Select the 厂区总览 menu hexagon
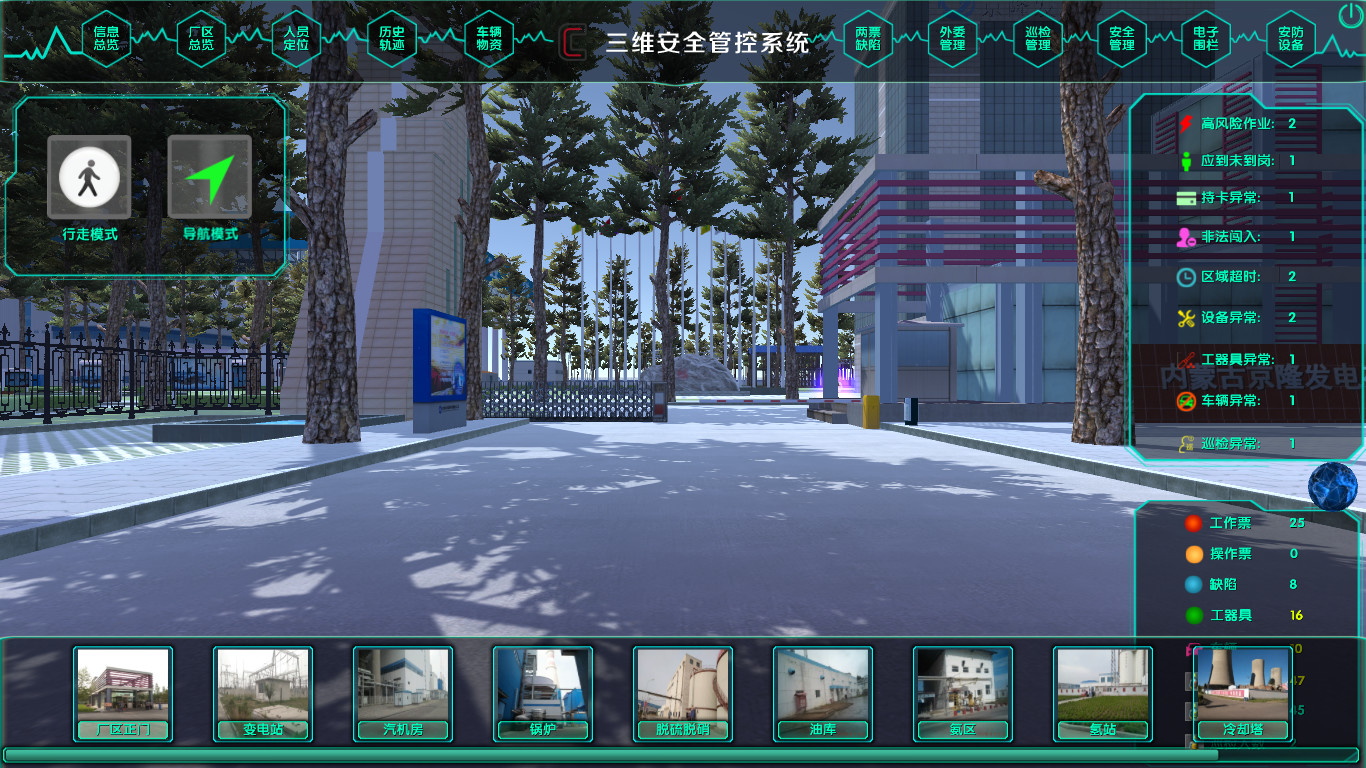Screen dimensions: 1366x768 [x=201, y=38]
